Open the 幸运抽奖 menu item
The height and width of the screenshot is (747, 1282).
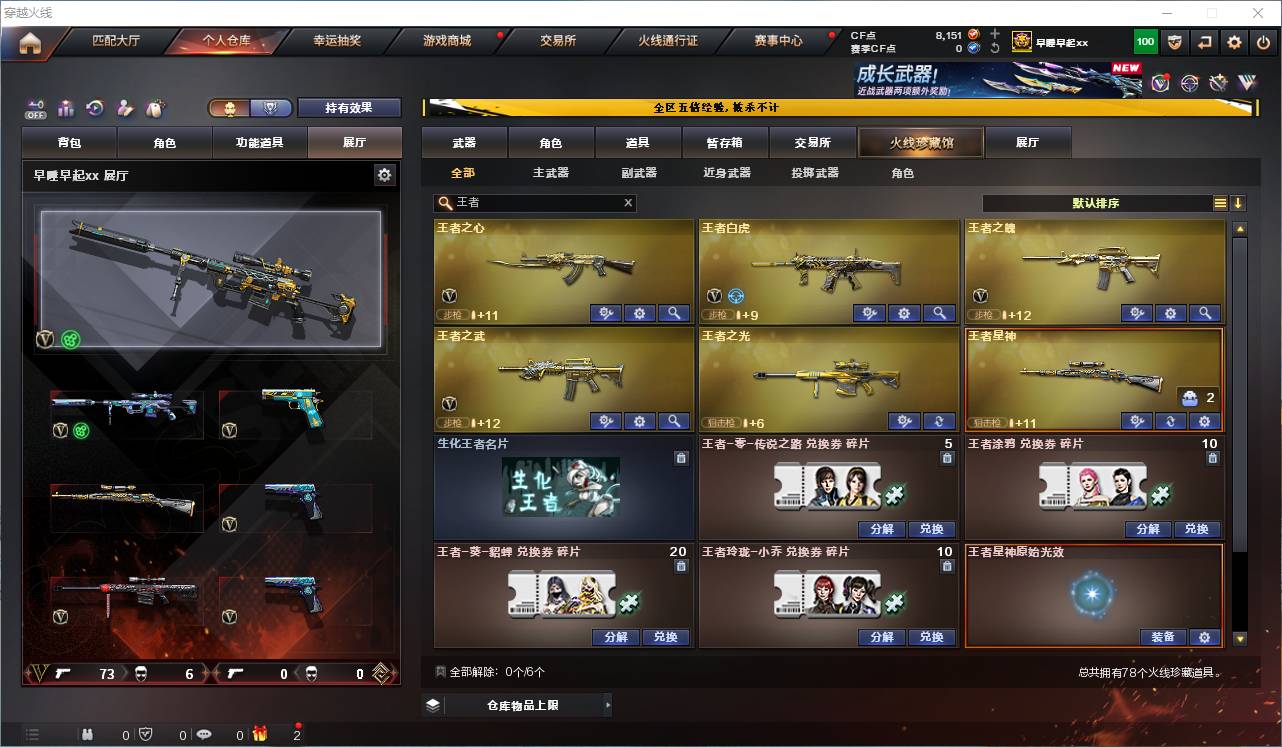pyautogui.click(x=333, y=41)
